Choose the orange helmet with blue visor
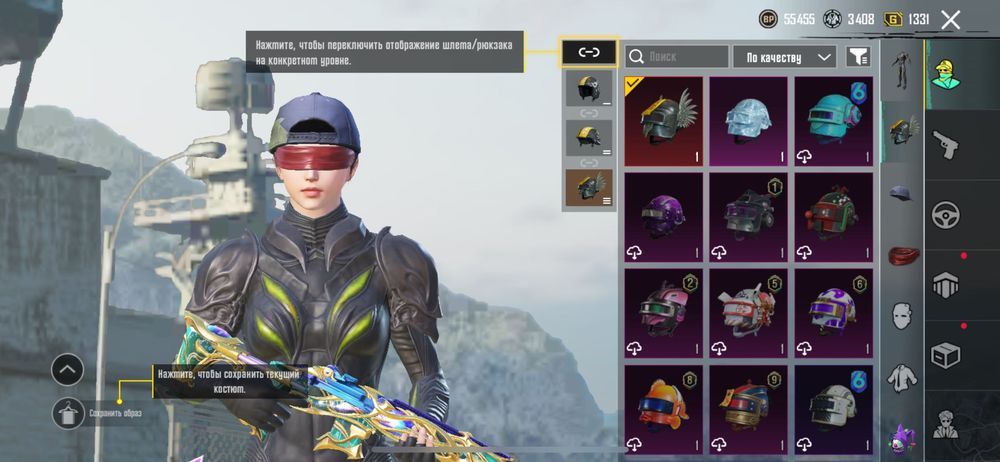Screen dimensions: 1000x462 [664, 409]
